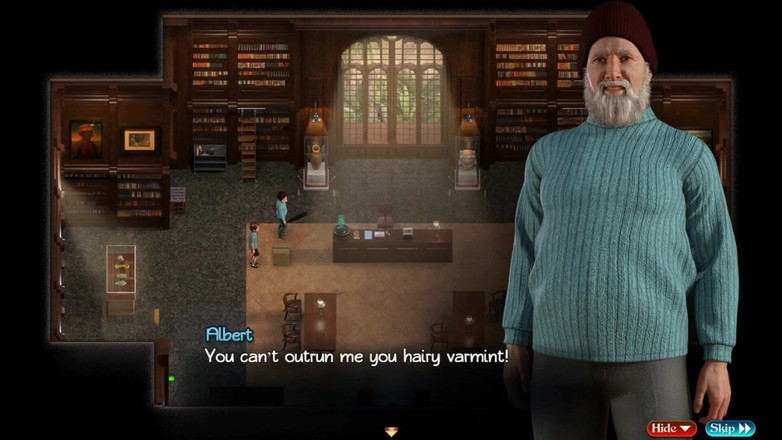Advance dialogue with the orange arrow
This screenshot has height=440, width=782.
pos(391,432)
